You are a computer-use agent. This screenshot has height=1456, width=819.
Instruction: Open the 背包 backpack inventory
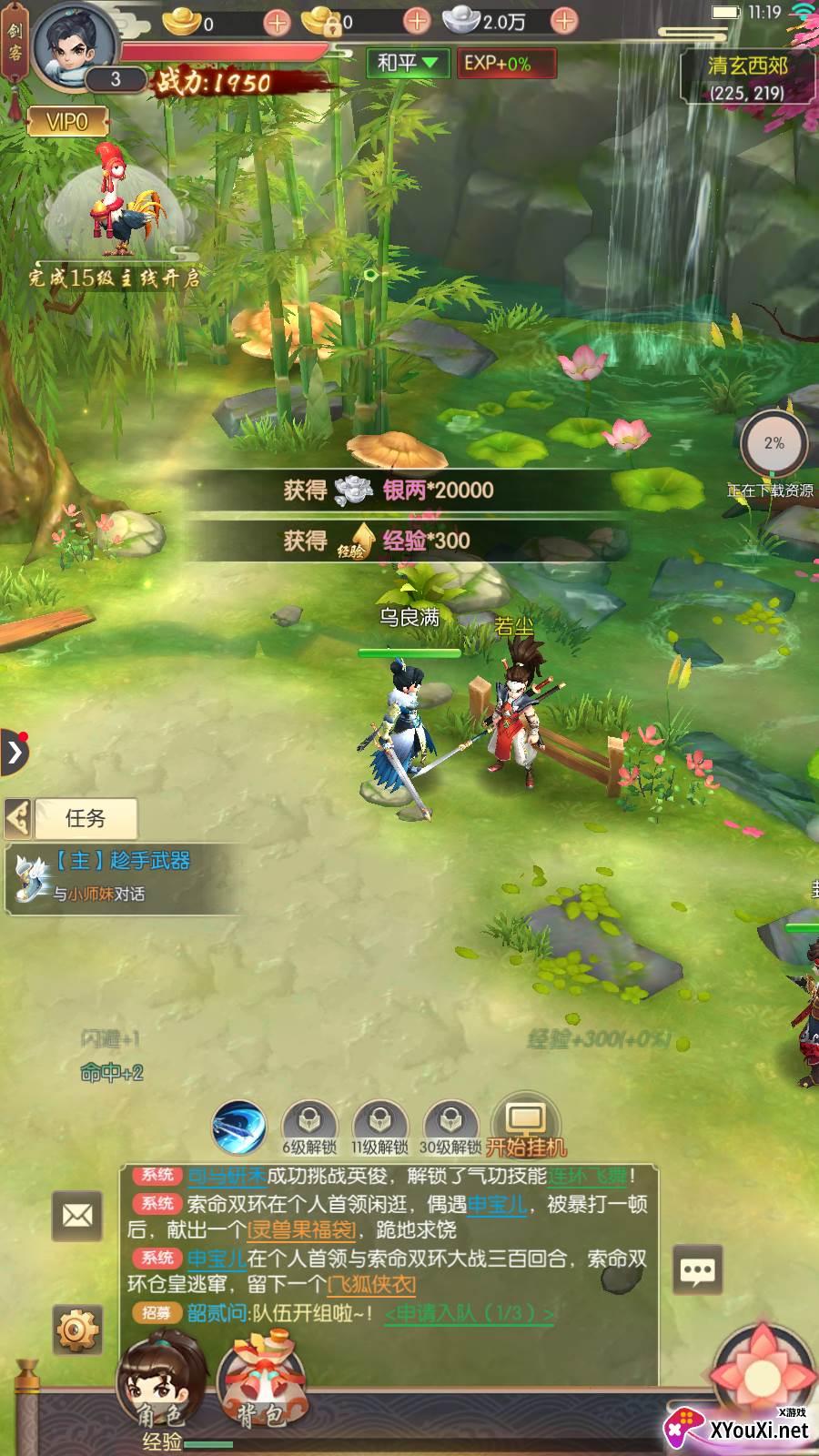coord(259,1383)
